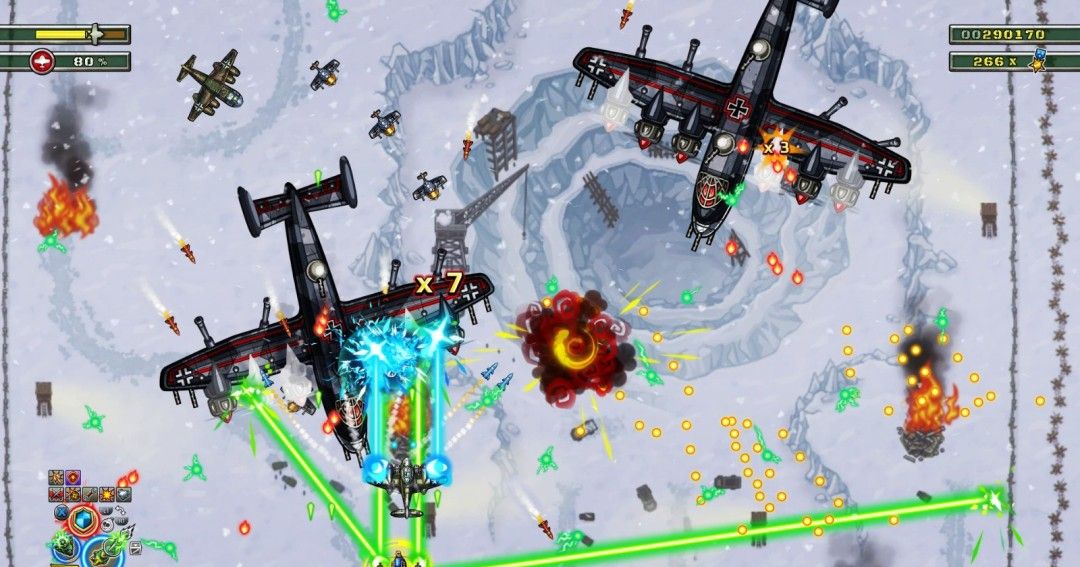Click the wrench repair perk icon
This screenshot has height=567, width=1080.
pyautogui.click(x=90, y=494)
